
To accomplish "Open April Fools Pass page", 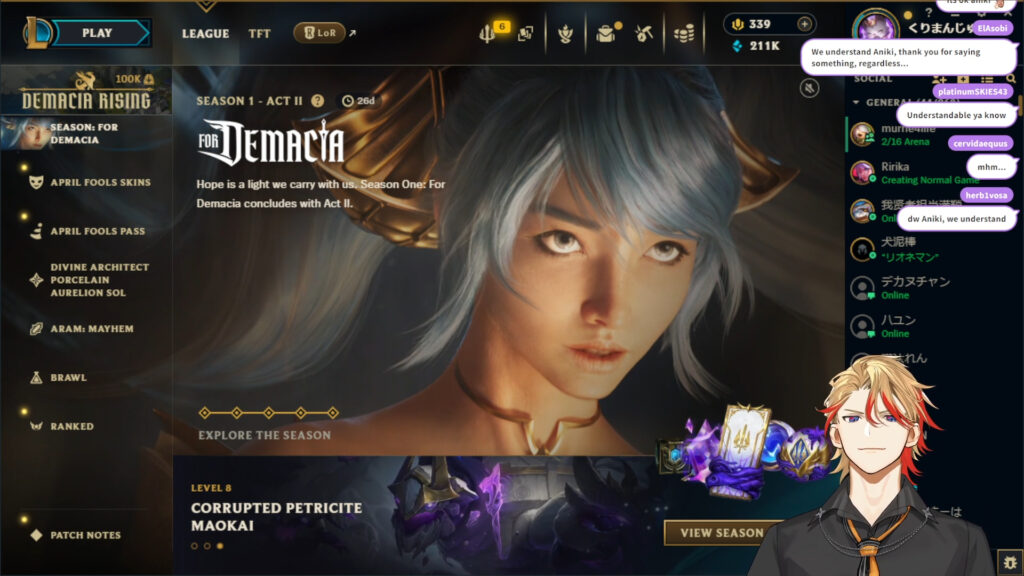I will (97, 231).
